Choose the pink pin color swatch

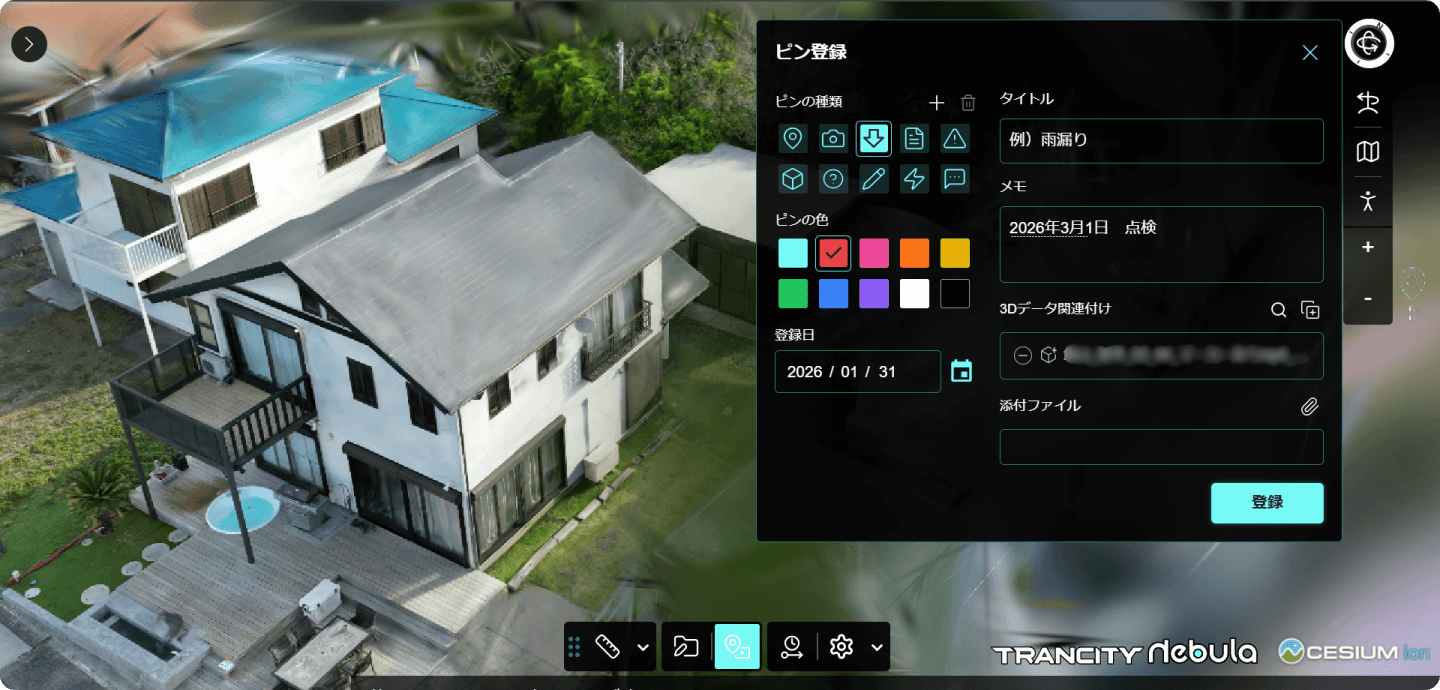(874, 253)
